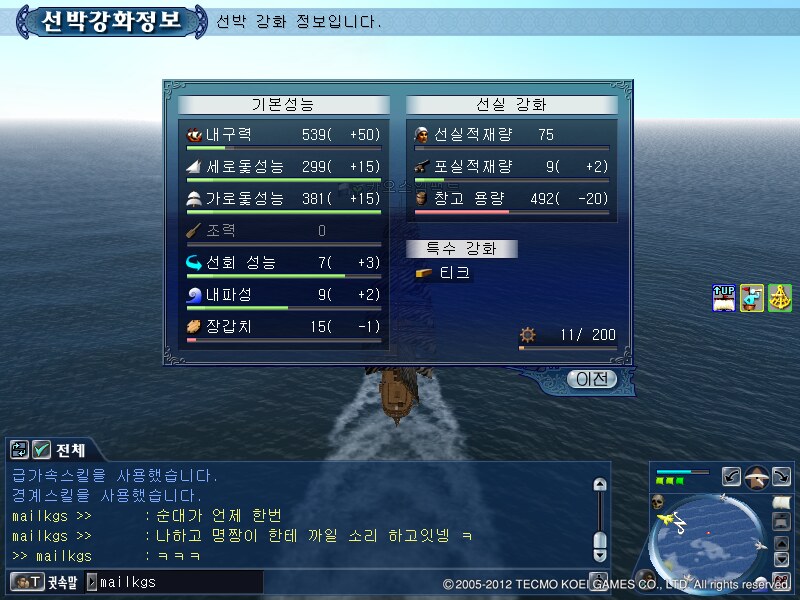Toggle the green checkmark chat filter
Image resolution: width=800 pixels, height=600 pixels.
pos(42,449)
